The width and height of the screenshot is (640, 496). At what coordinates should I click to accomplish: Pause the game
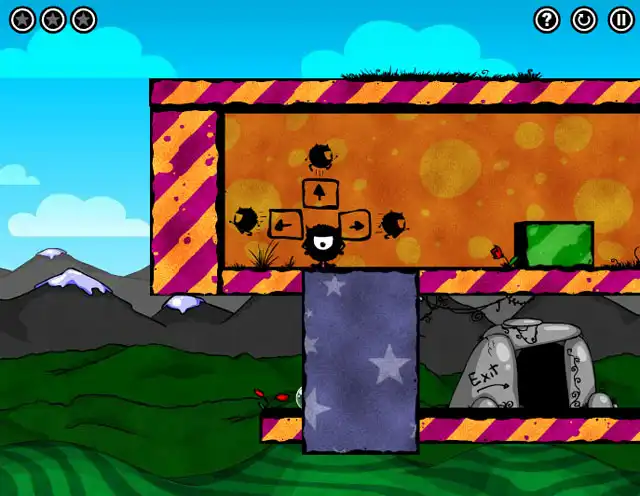tap(619, 19)
